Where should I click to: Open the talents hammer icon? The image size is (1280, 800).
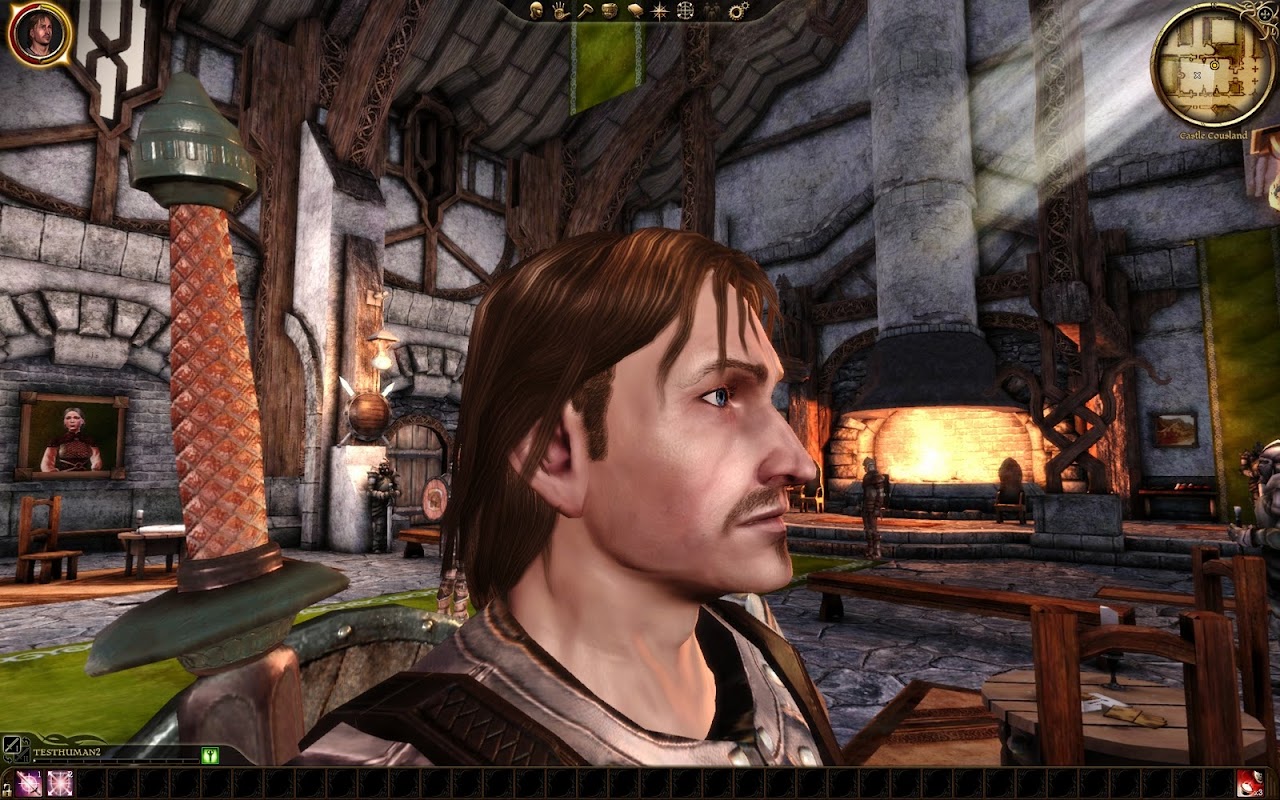(585, 11)
